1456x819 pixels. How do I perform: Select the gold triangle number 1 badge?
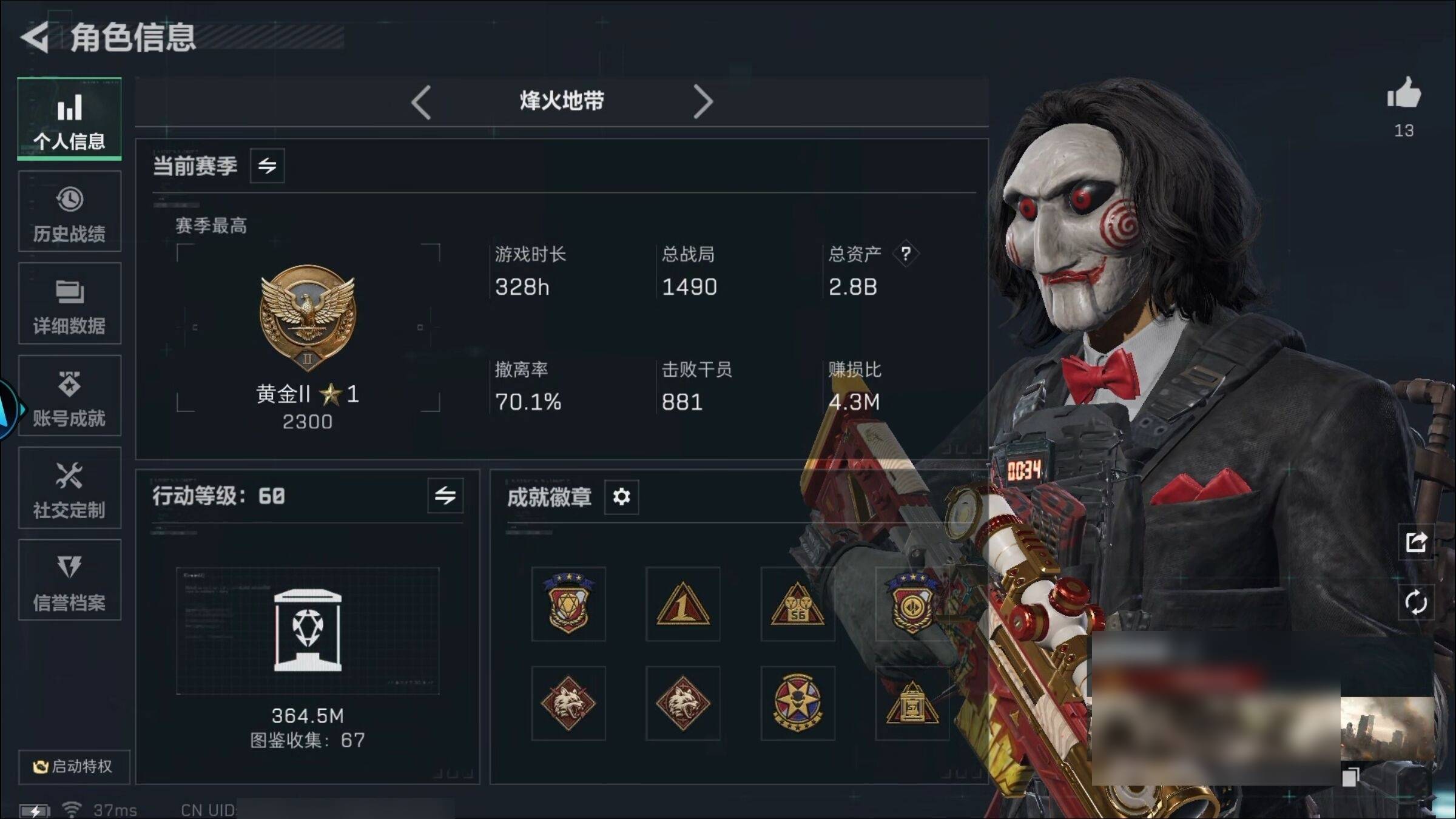pos(682,604)
